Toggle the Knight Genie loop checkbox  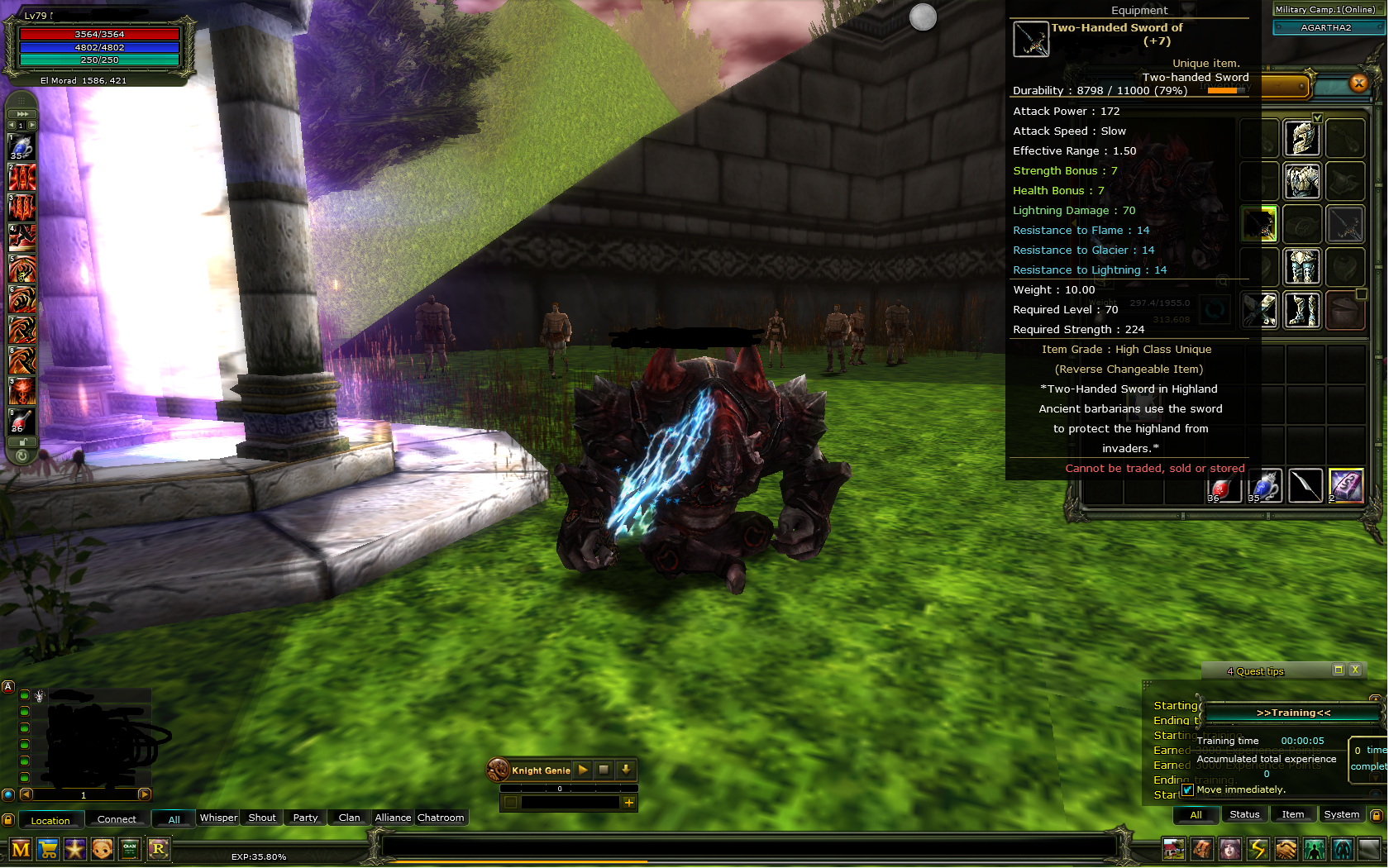(511, 803)
